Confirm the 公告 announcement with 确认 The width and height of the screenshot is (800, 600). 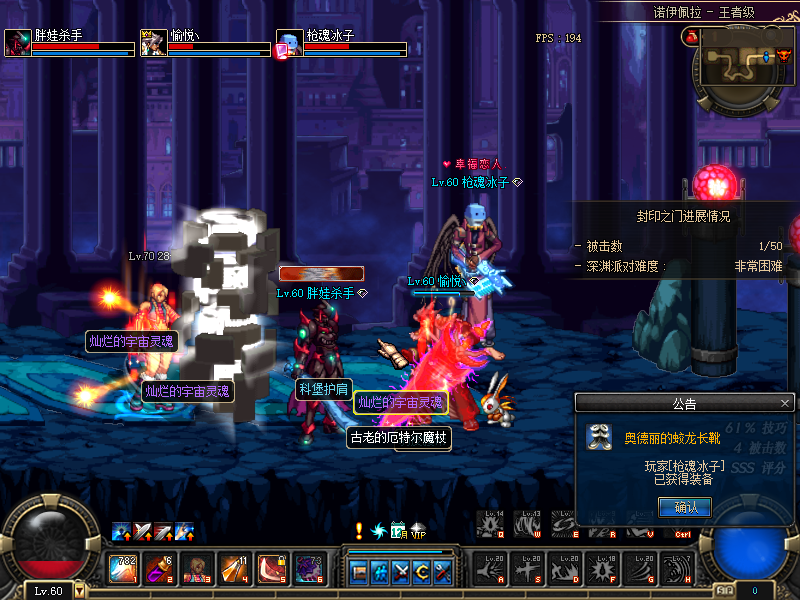(x=685, y=507)
